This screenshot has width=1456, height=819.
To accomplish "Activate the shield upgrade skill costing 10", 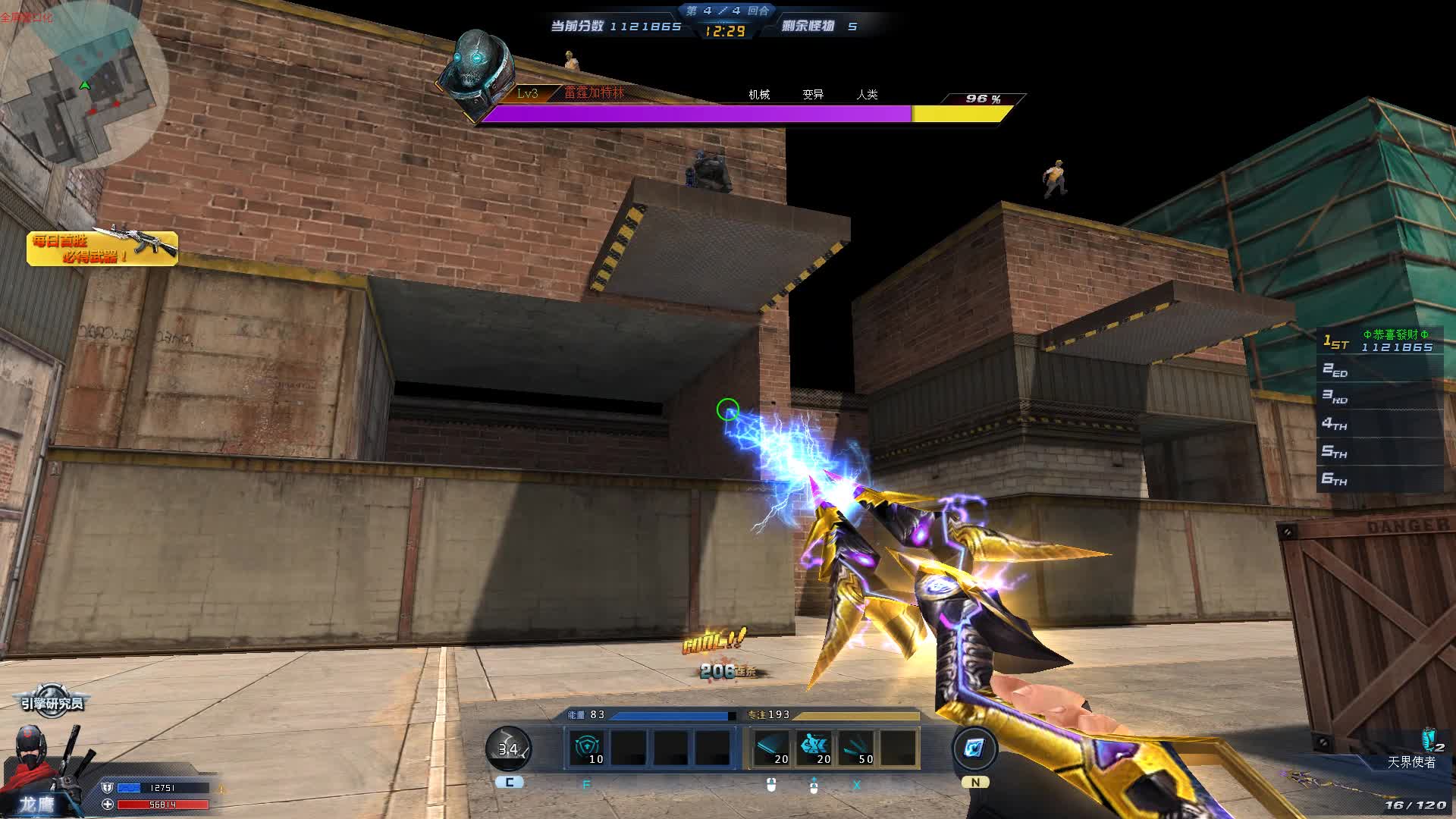I will (588, 748).
